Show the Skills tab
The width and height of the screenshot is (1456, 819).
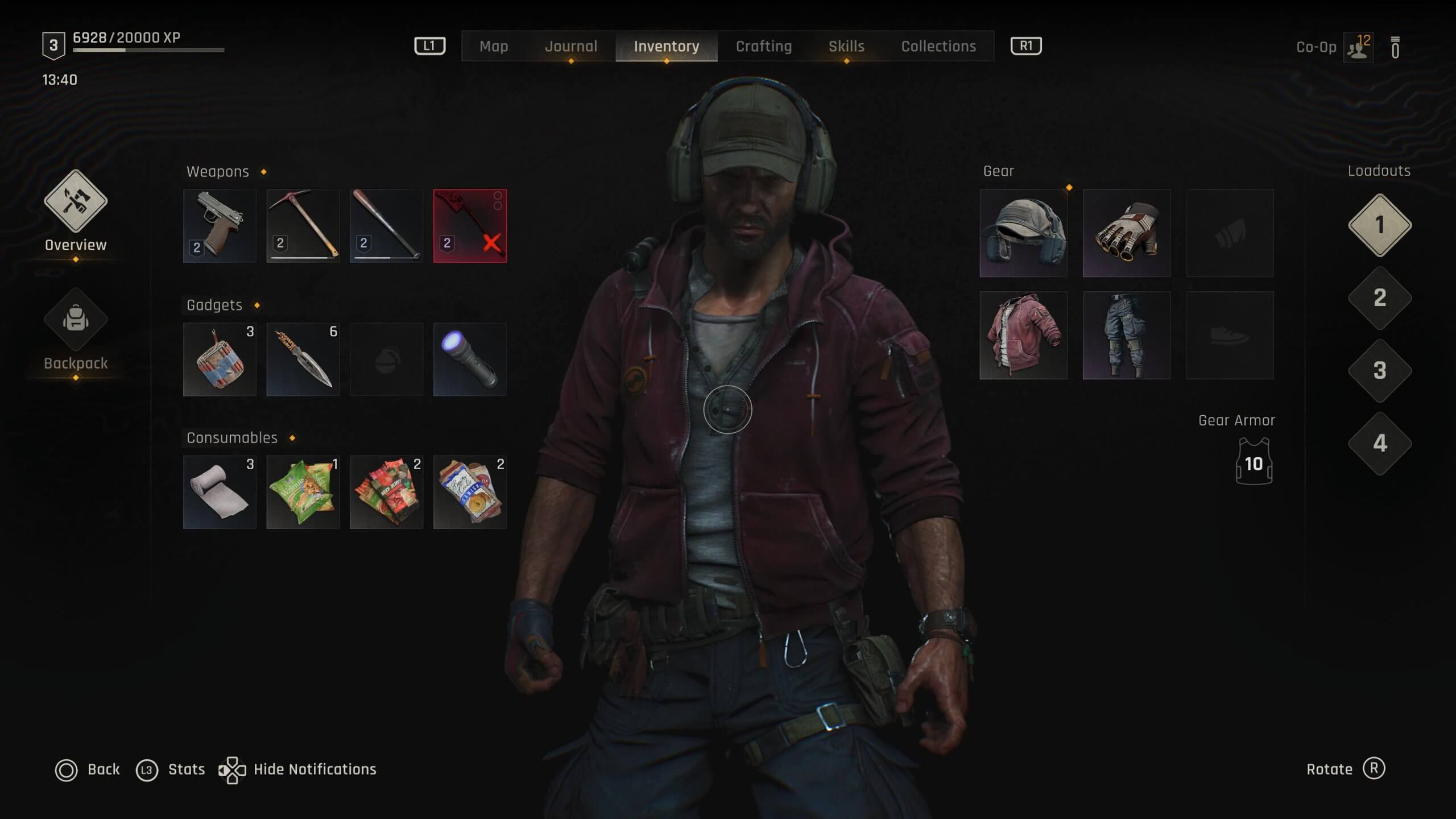click(x=846, y=46)
